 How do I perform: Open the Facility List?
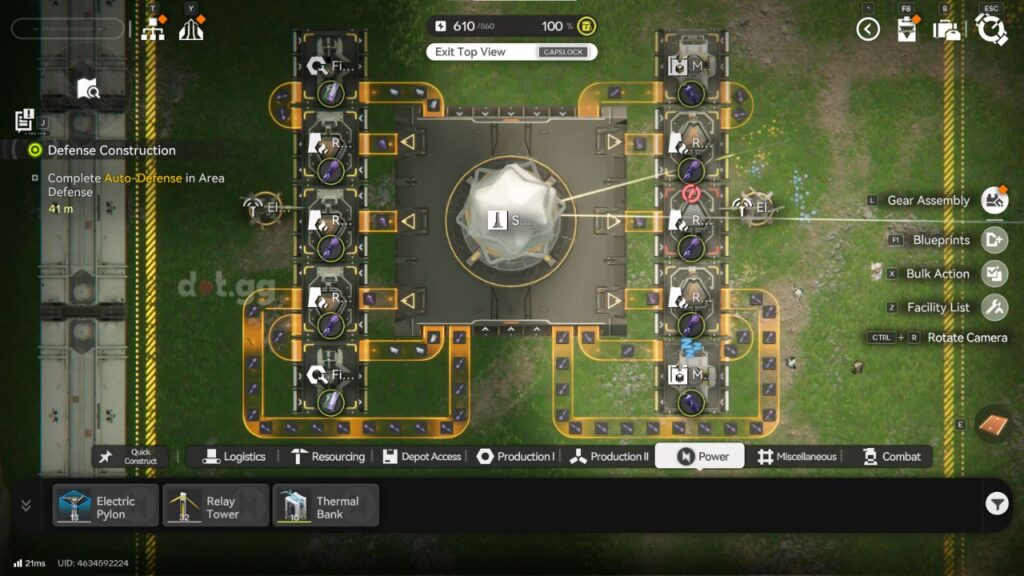[x=994, y=307]
